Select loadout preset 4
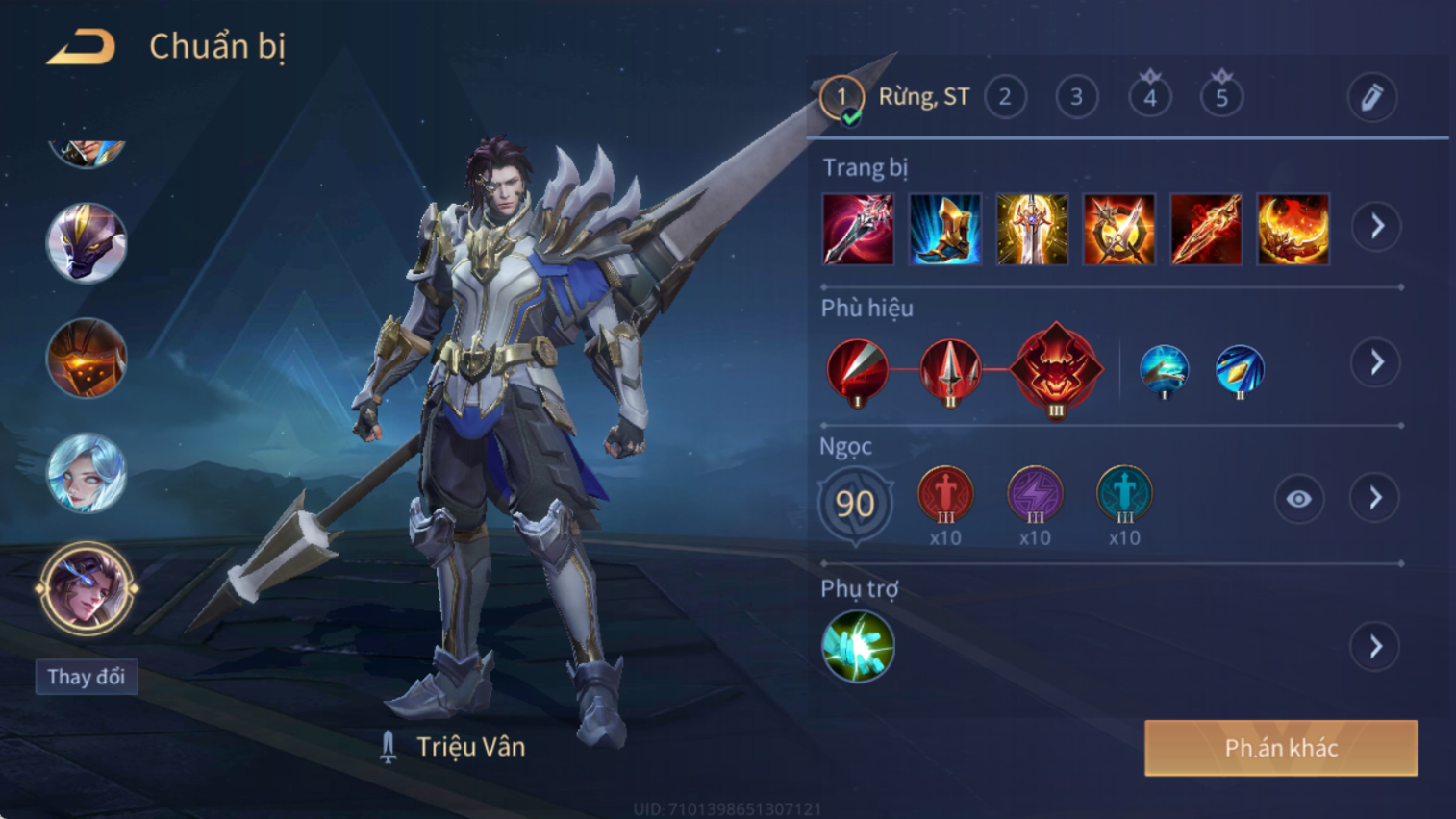This screenshot has width=1456, height=819. coord(1149,97)
